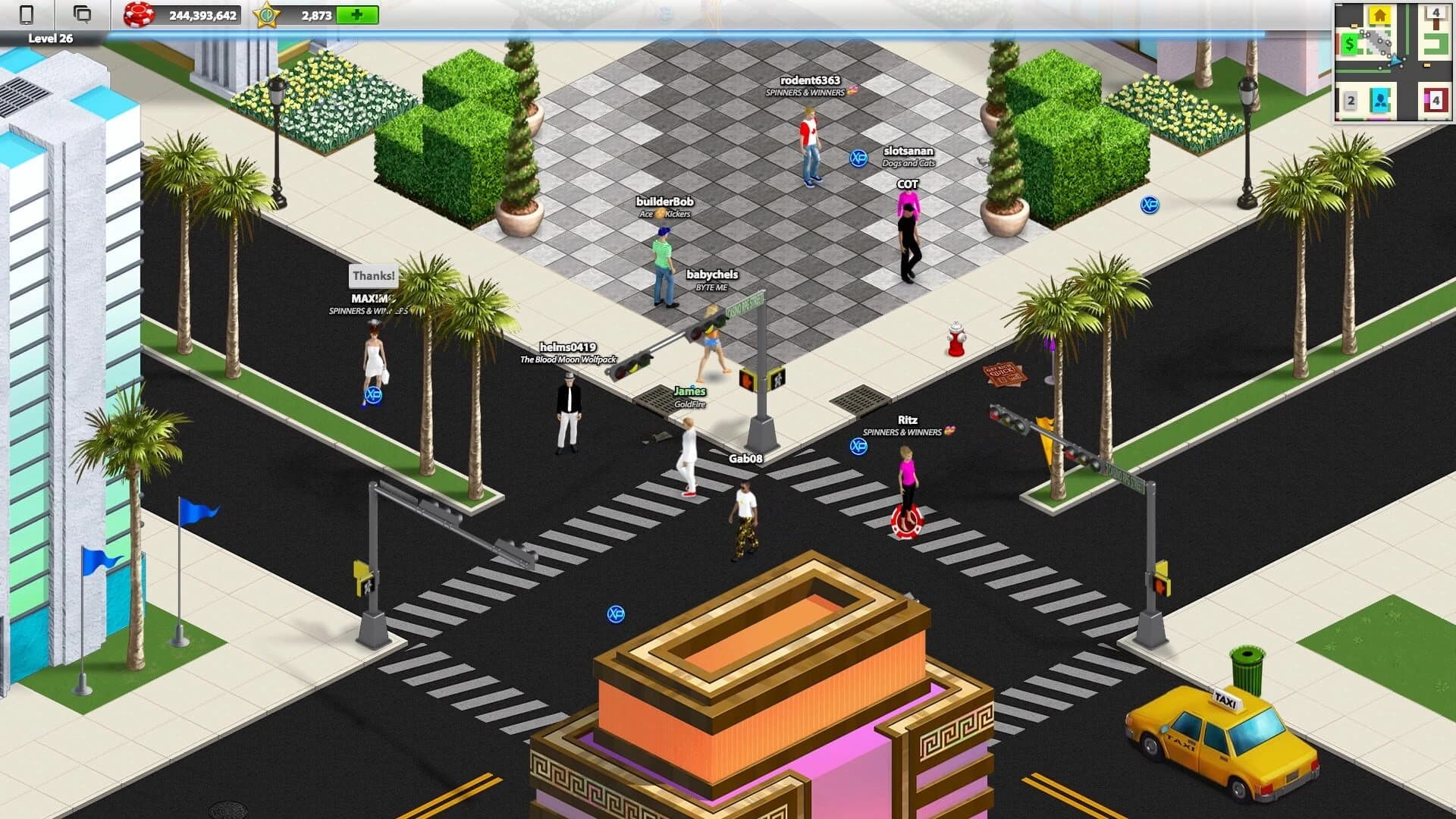Screen dimensions: 1456x819
Task: Click the blue friends icon on the minimap
Action: coord(1379,99)
